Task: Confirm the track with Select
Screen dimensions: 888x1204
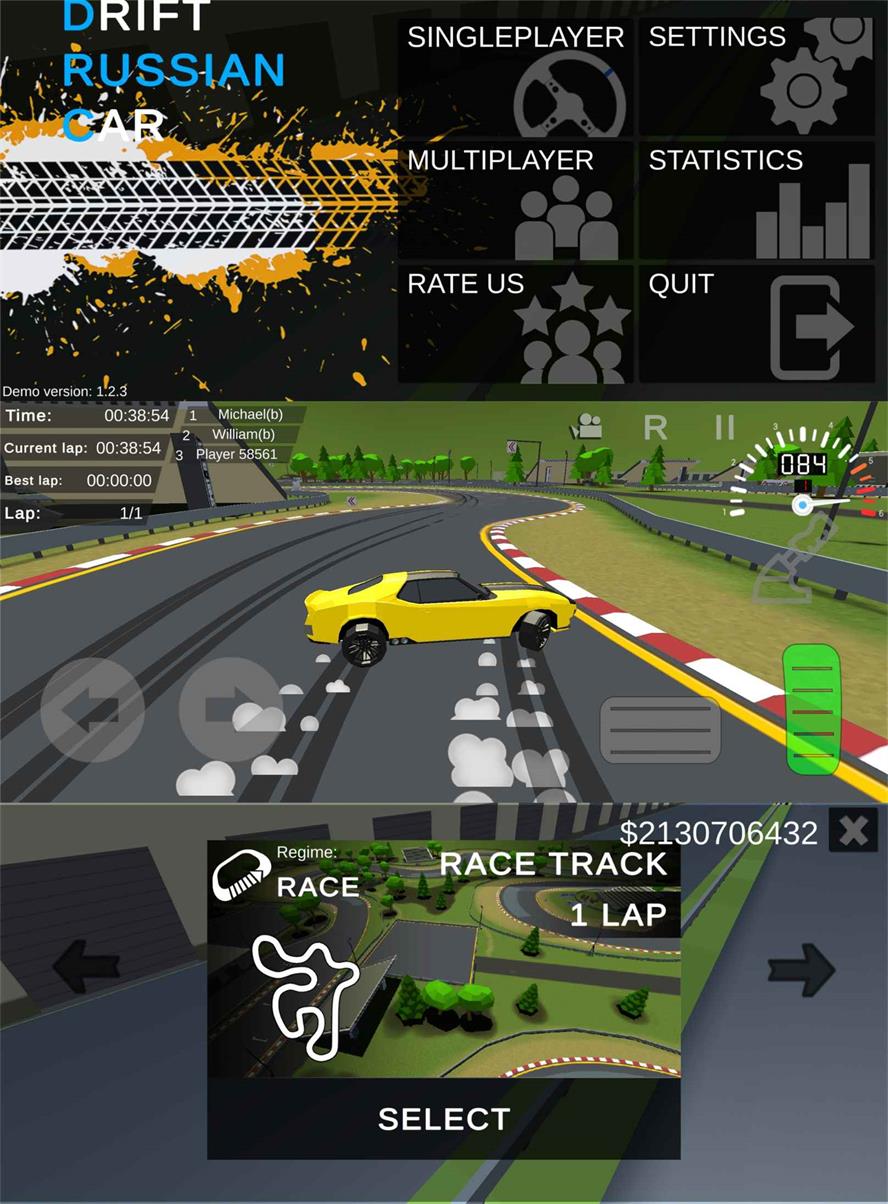Action: click(444, 1118)
